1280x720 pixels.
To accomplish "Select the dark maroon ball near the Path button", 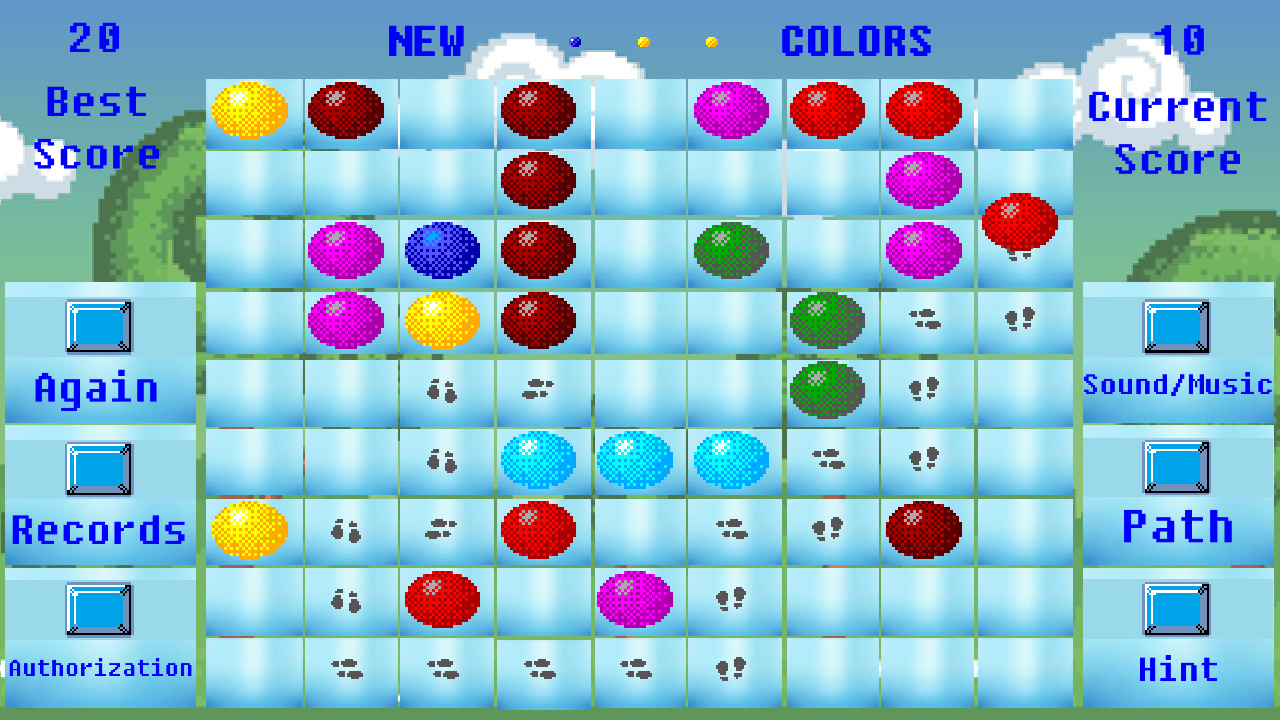I will pyautogui.click(x=925, y=530).
